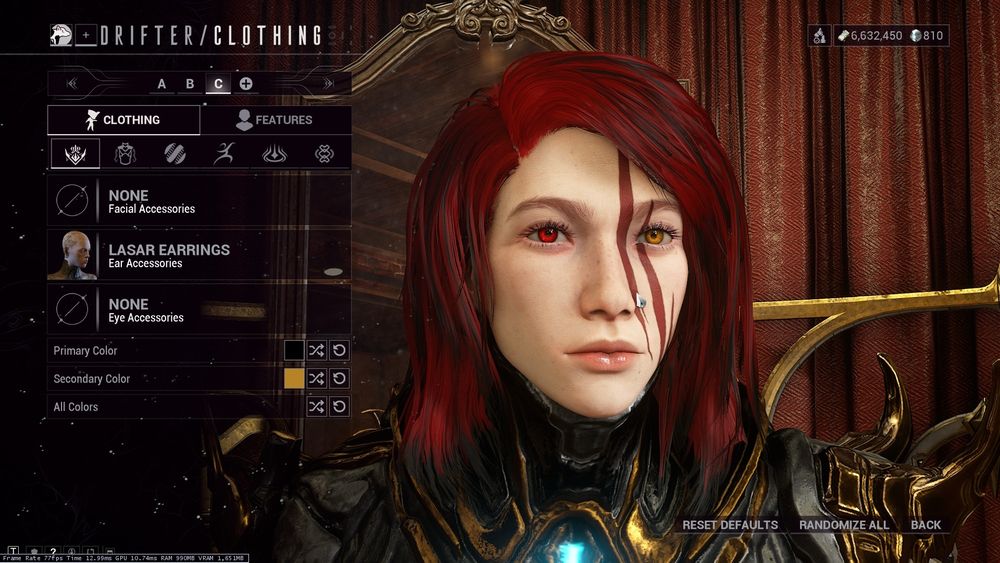Open the Lasar Earrings ear accessories slot
Viewport: 1000px width, 563px height.
199,256
